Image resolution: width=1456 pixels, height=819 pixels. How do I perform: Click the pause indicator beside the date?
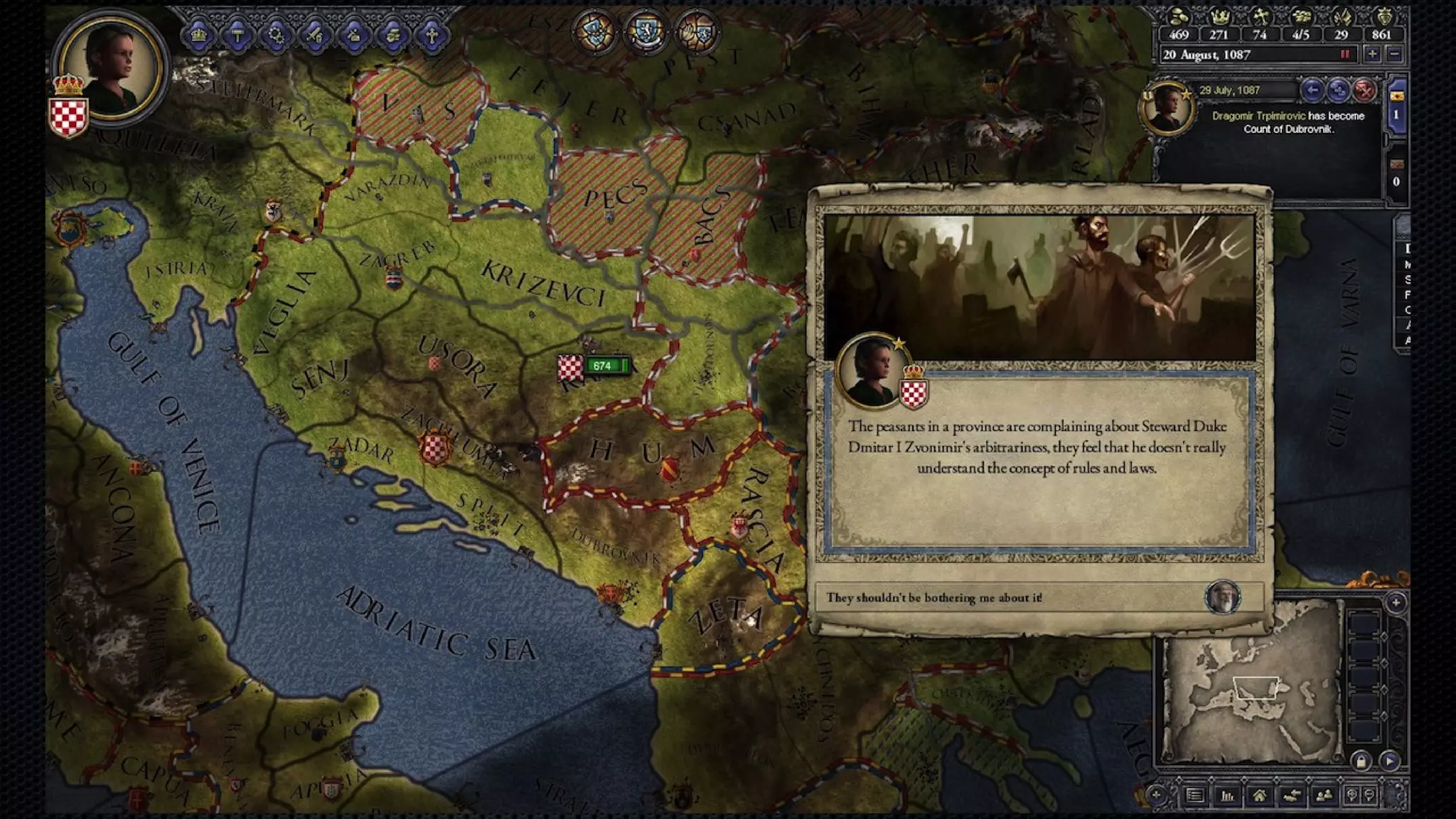click(1344, 55)
